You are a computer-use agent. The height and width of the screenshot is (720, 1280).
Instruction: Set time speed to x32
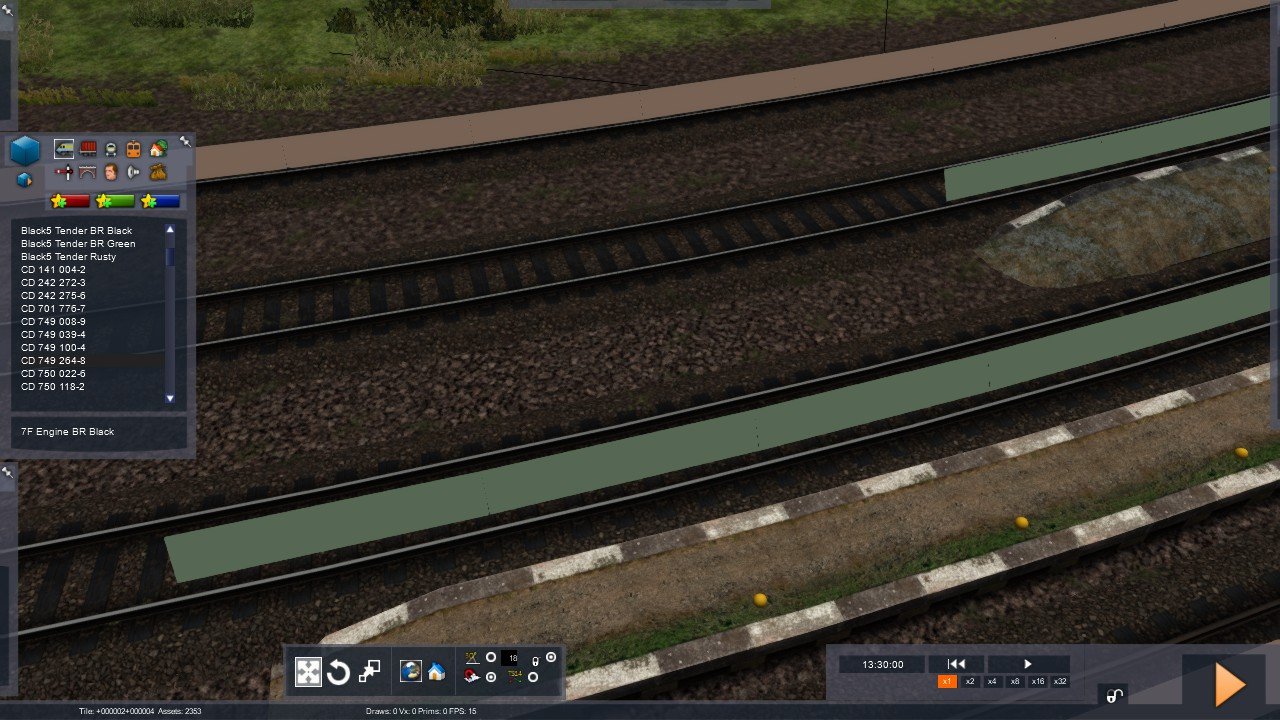[x=1060, y=681]
